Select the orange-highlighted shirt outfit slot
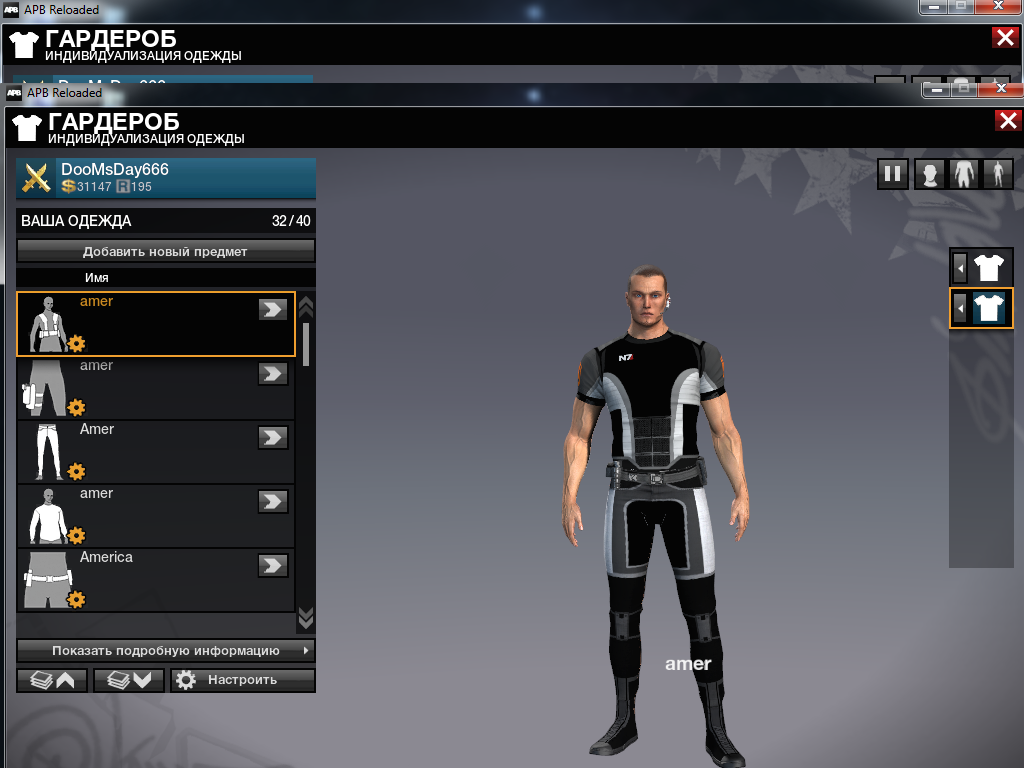Viewport: 1024px width, 768px height. (988, 308)
